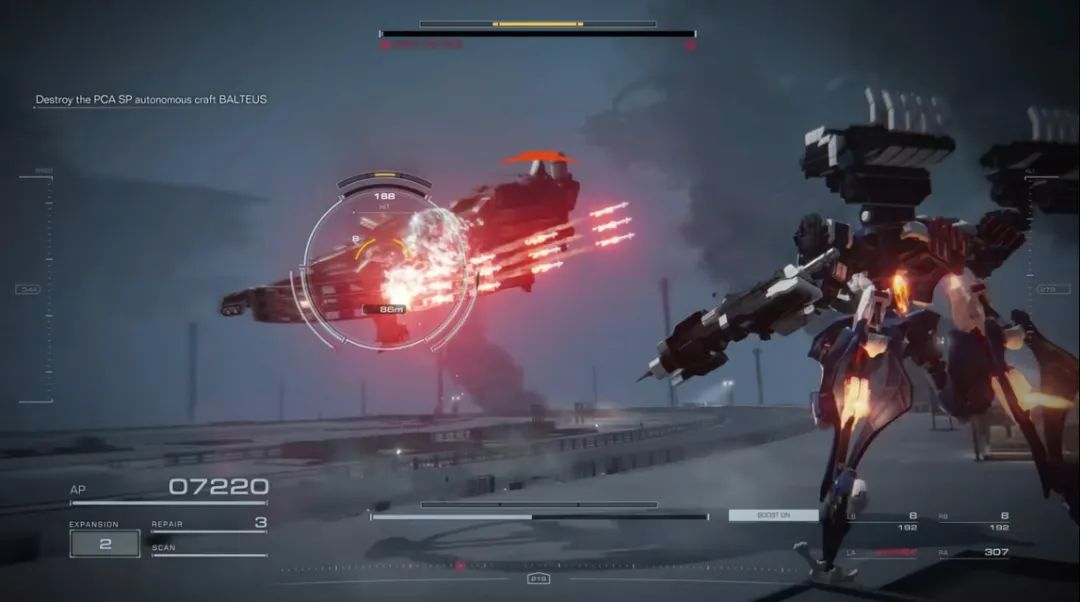Image resolution: width=1080 pixels, height=602 pixels.
Task: Select the RS right shoulder weapon slot
Action: [974, 521]
